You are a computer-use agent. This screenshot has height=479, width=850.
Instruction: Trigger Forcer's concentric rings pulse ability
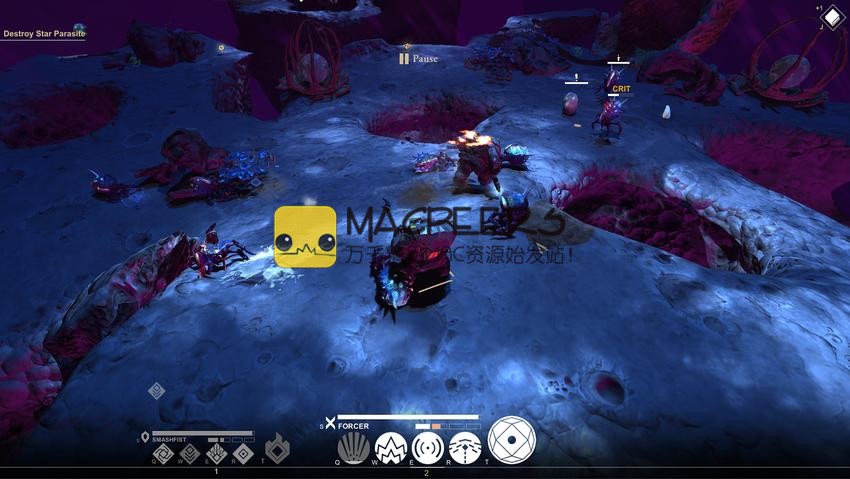[428, 447]
